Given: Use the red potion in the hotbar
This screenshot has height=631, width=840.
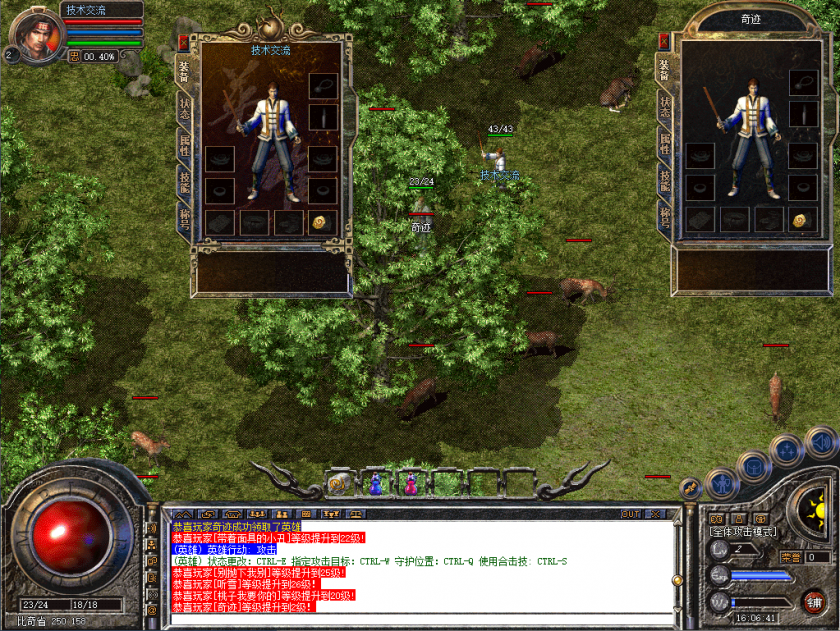Looking at the screenshot, I should click(409, 483).
